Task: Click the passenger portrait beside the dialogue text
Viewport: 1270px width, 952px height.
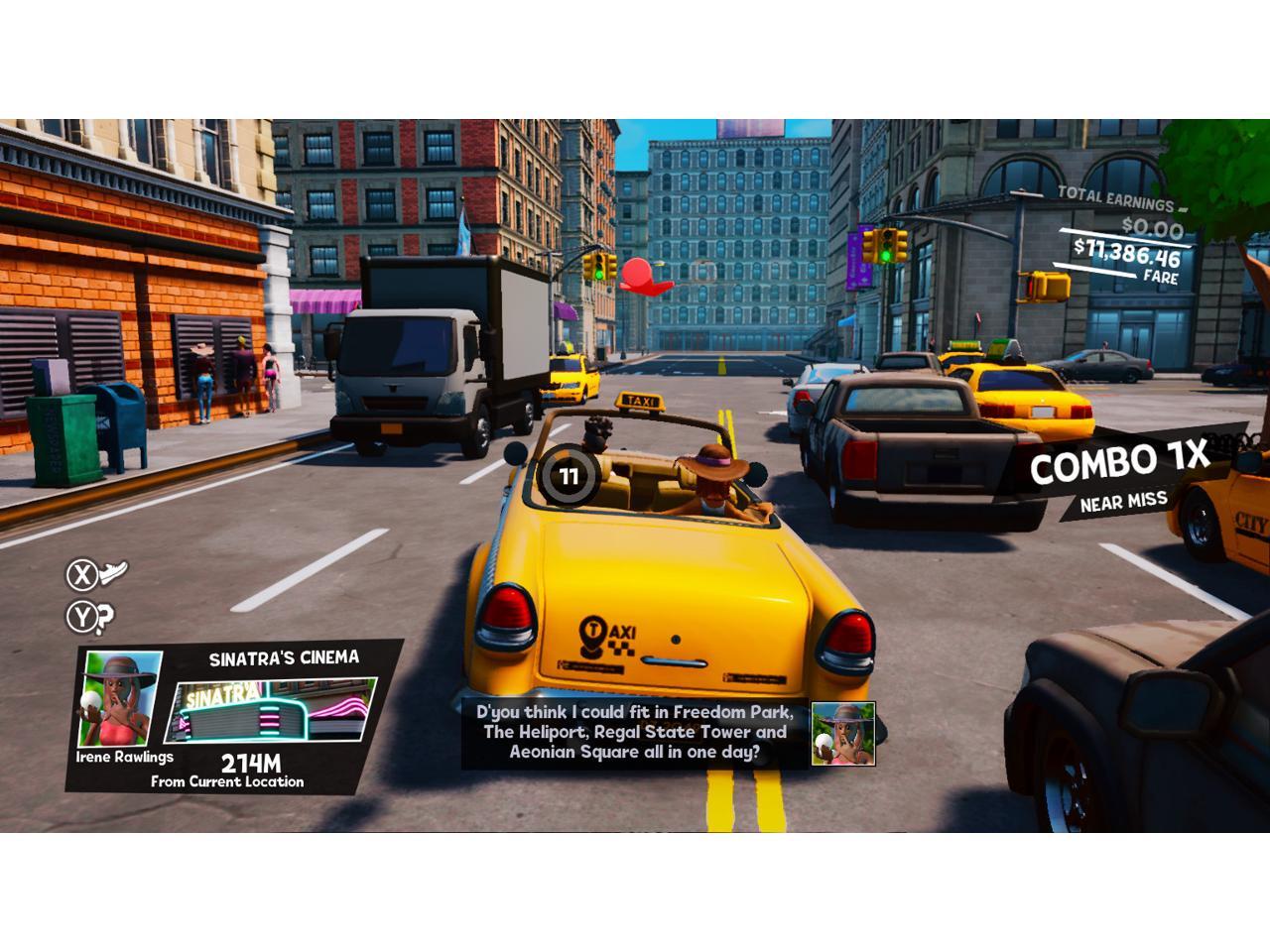Action: (x=842, y=734)
